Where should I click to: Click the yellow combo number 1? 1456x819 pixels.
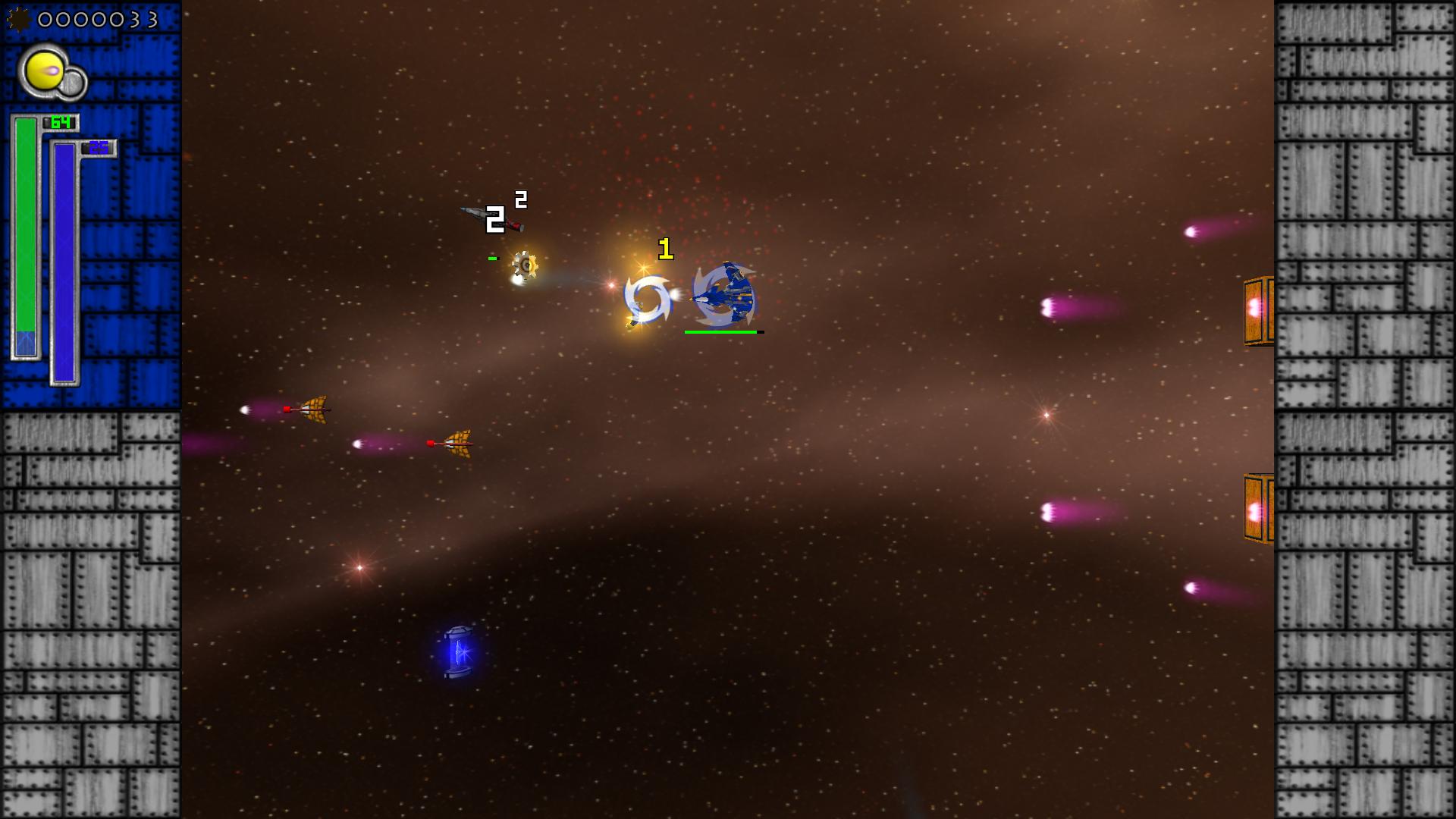pyautogui.click(x=664, y=247)
